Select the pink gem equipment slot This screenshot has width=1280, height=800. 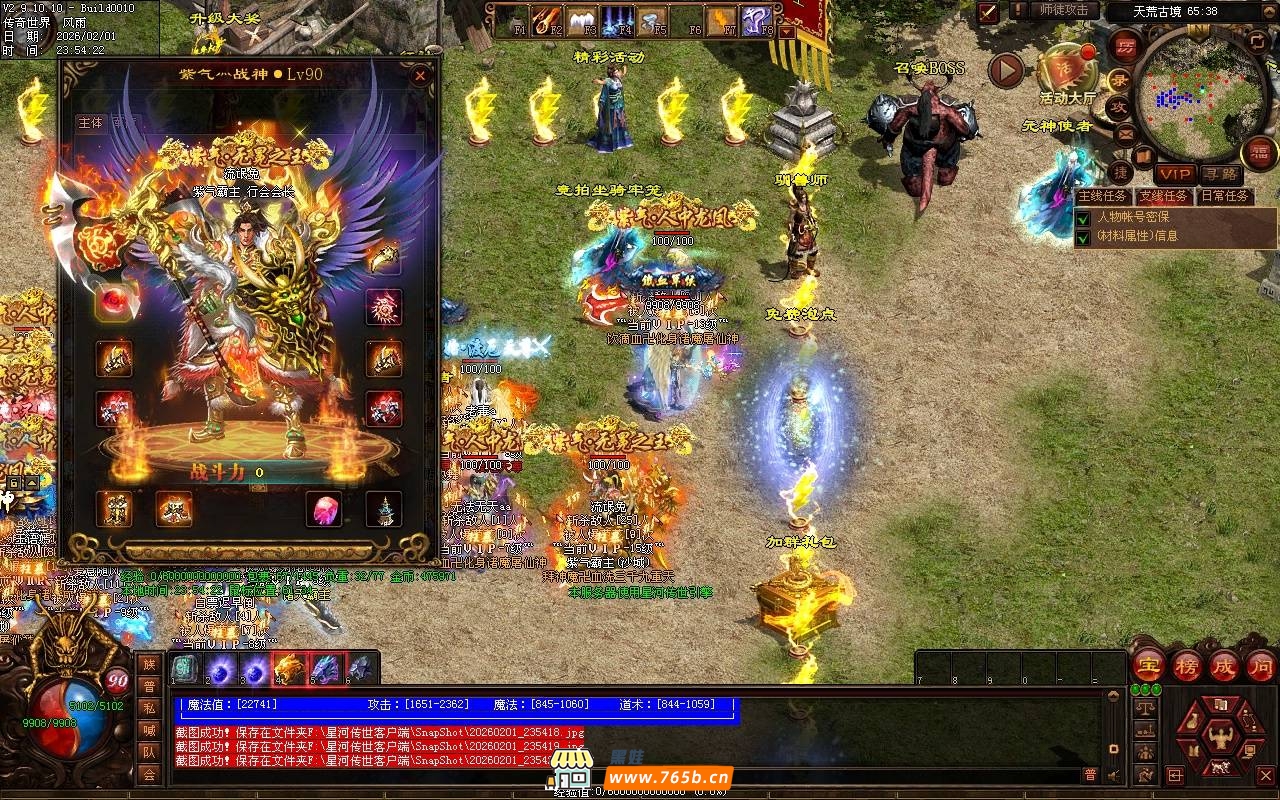coord(323,509)
